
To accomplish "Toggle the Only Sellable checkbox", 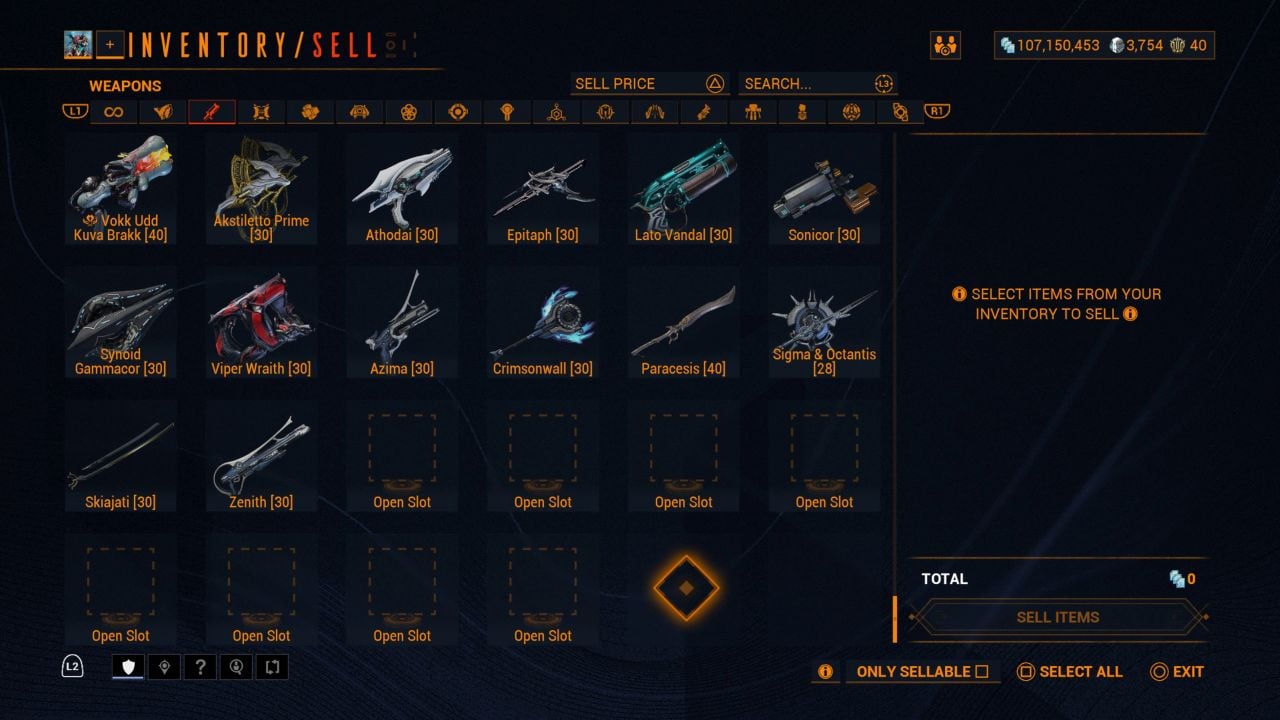I will point(981,672).
